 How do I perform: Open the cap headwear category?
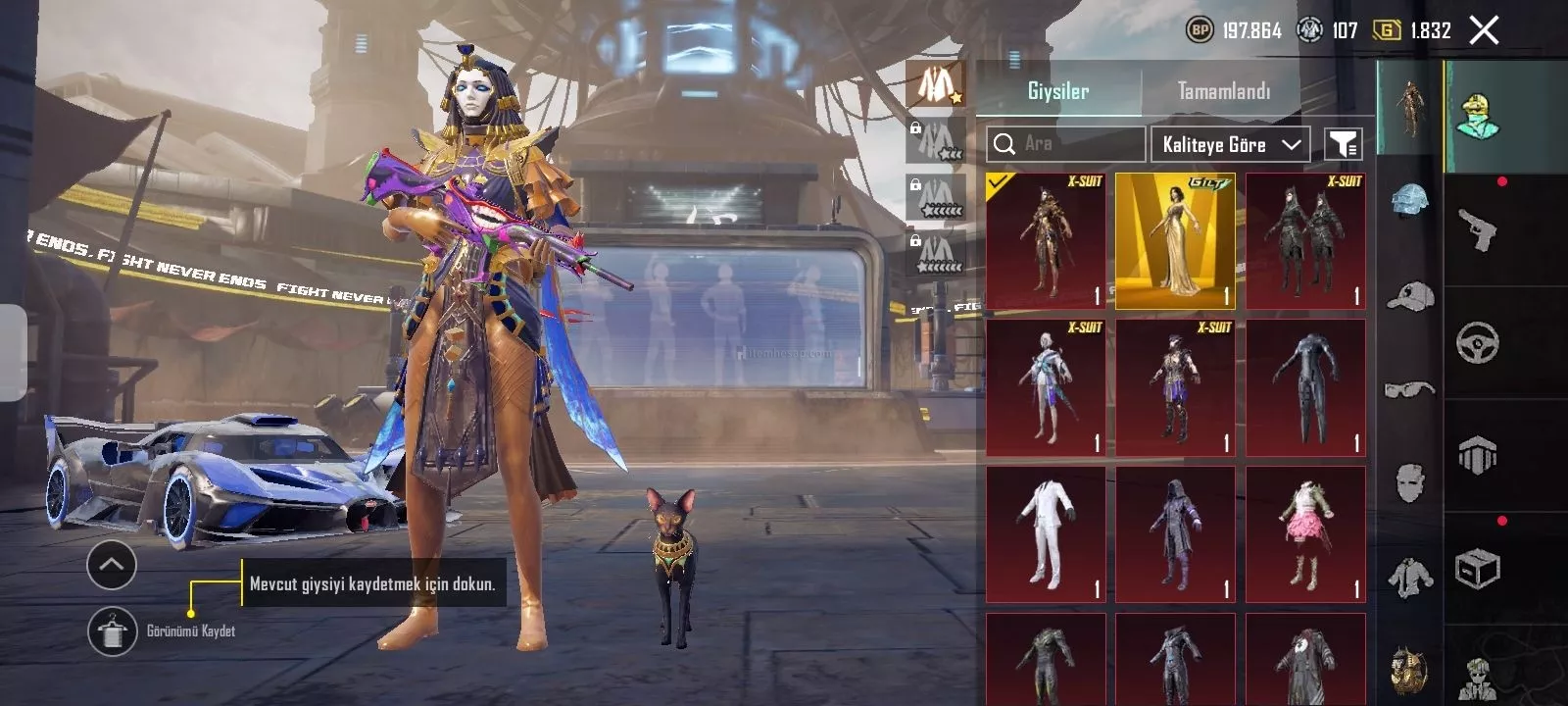coord(1409,294)
